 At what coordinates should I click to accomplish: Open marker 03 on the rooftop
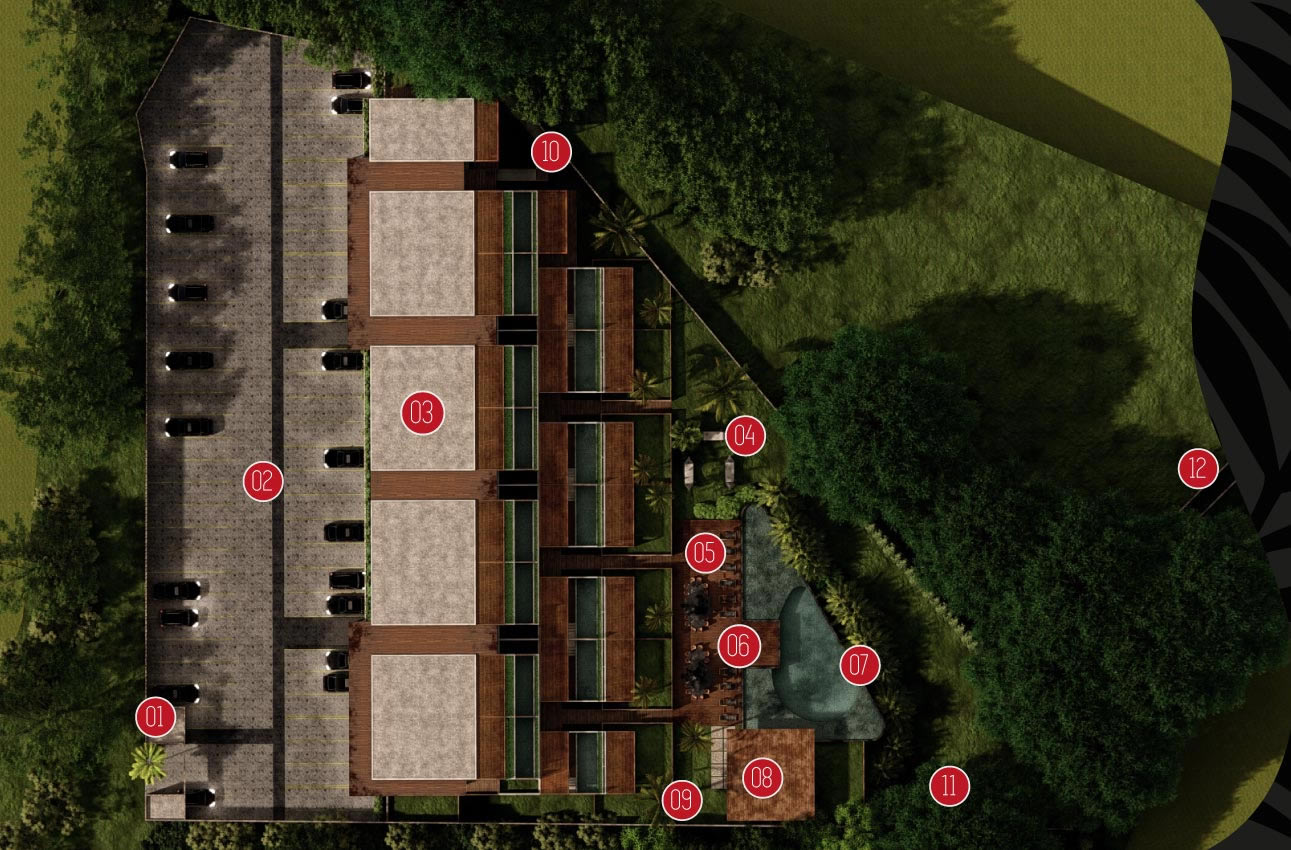[x=422, y=413]
